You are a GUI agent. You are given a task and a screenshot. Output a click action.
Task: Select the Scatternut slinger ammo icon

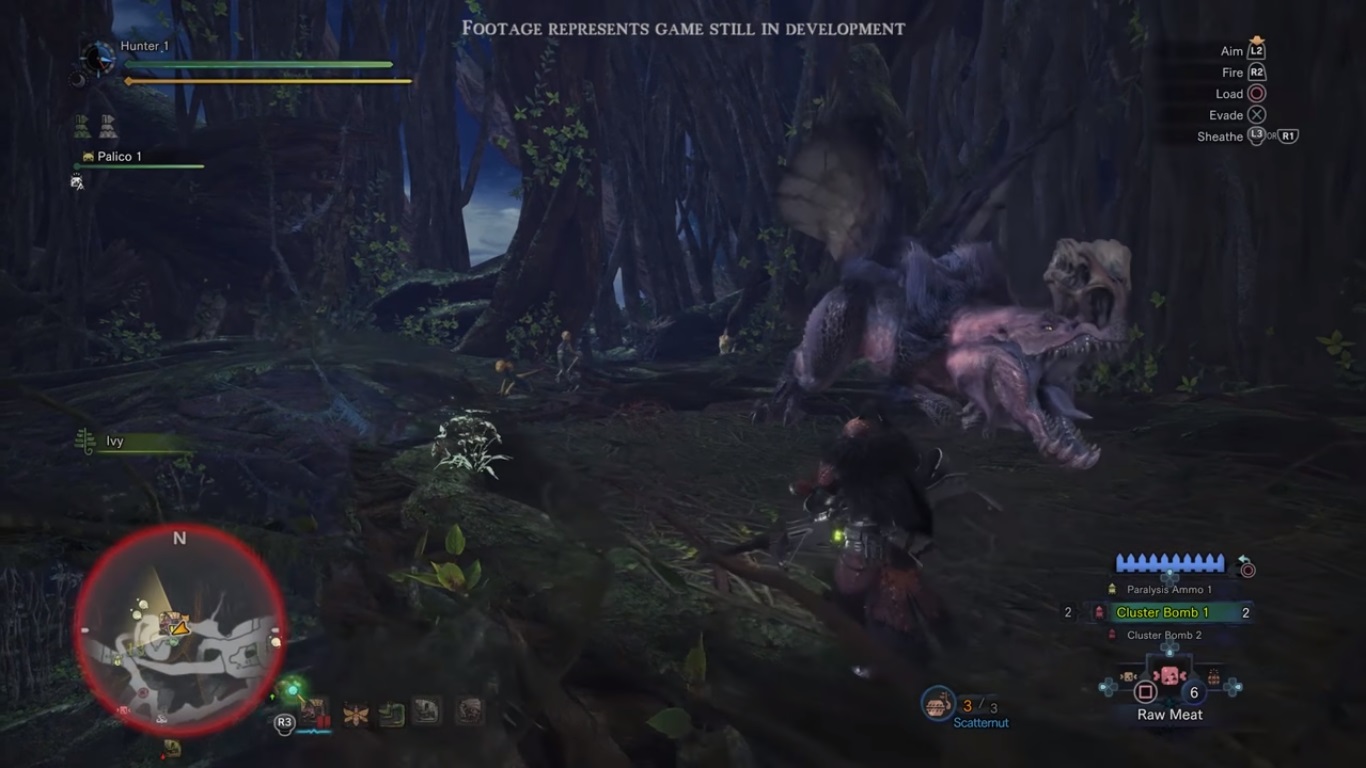pos(938,703)
